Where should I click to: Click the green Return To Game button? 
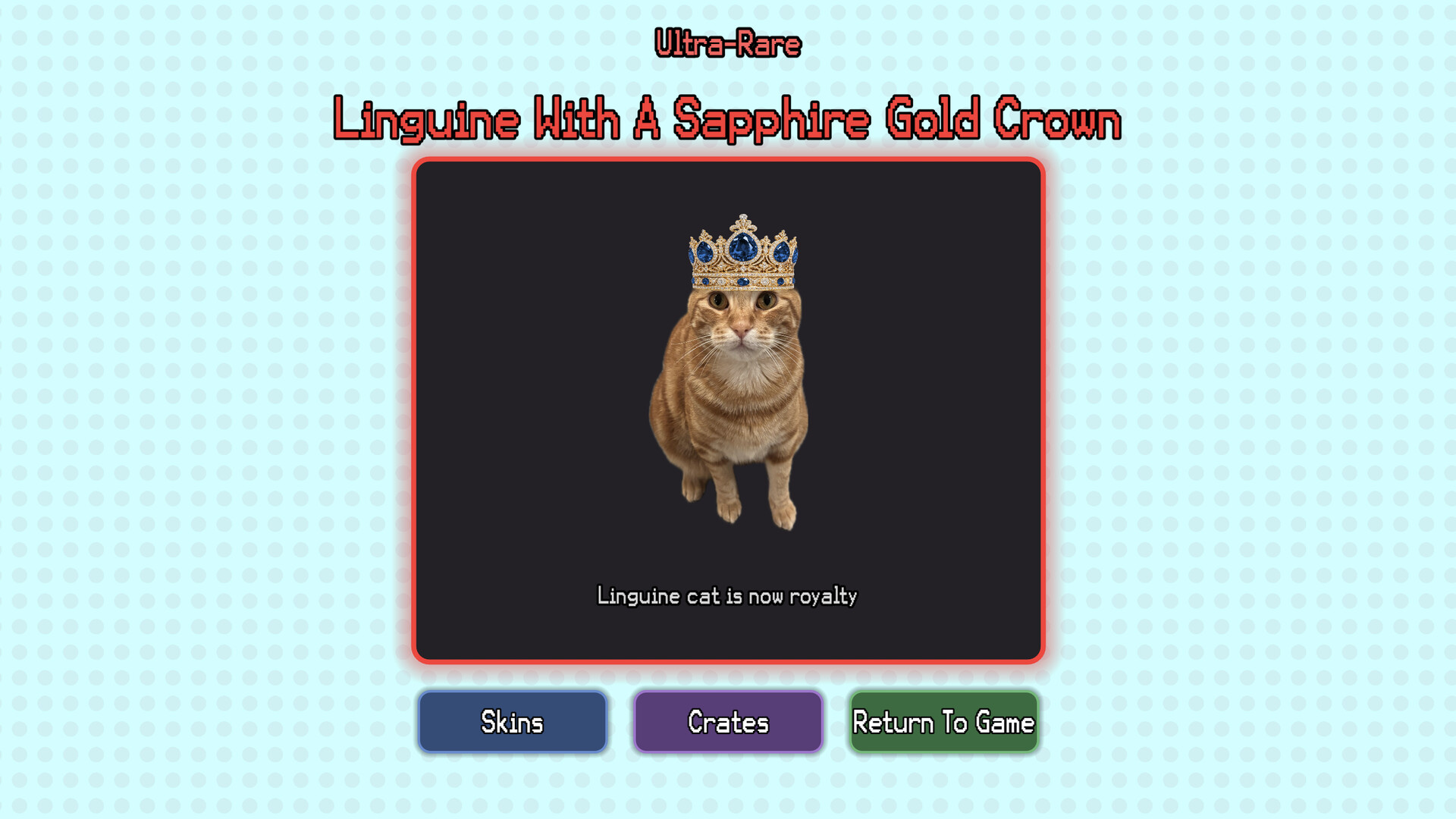click(944, 723)
